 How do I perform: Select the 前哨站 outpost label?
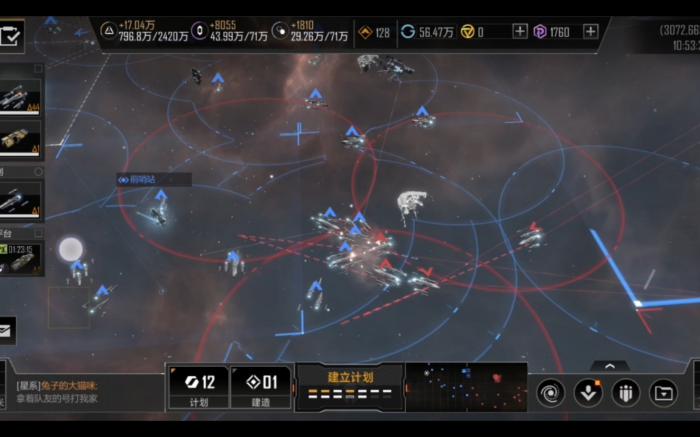coord(152,180)
